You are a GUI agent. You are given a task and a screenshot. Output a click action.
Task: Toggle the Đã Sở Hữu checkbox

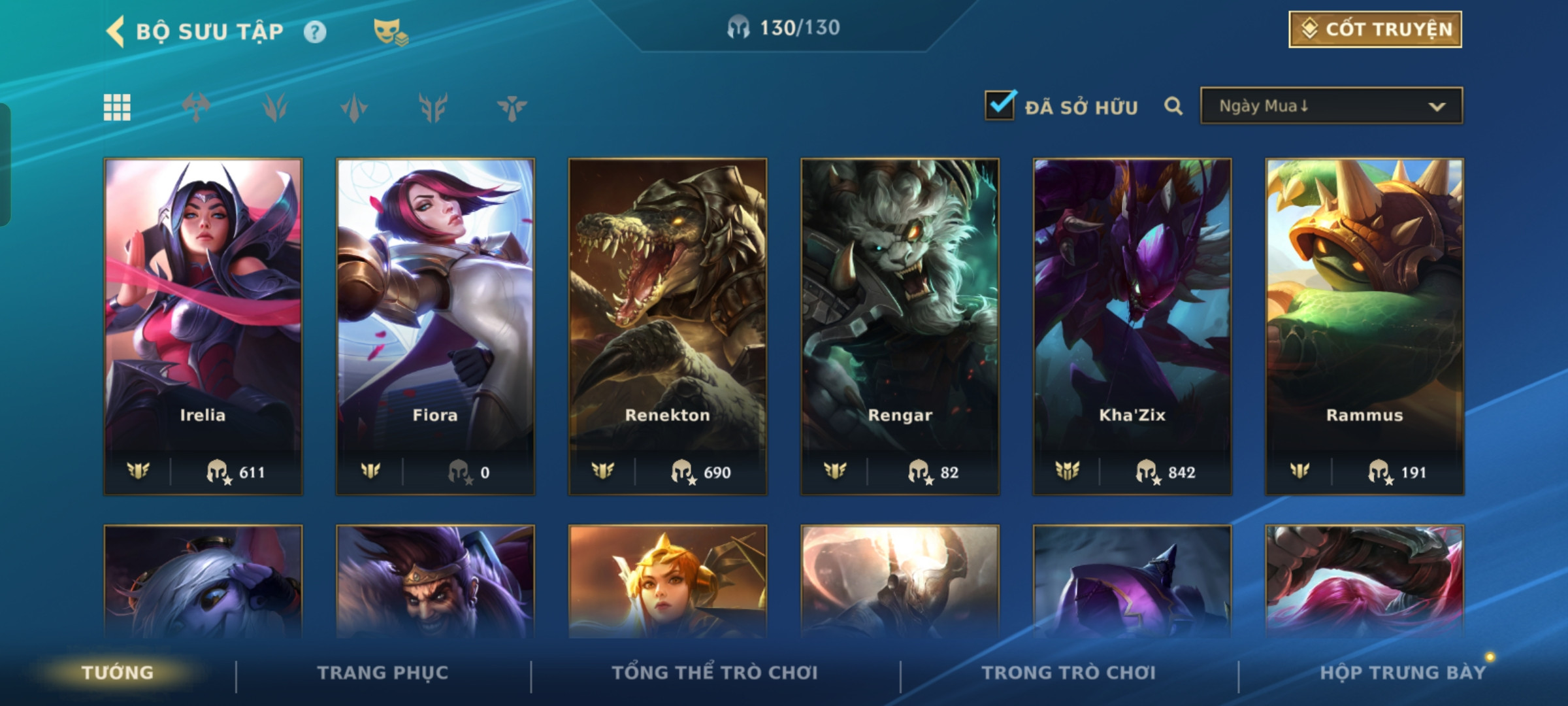tap(1000, 106)
